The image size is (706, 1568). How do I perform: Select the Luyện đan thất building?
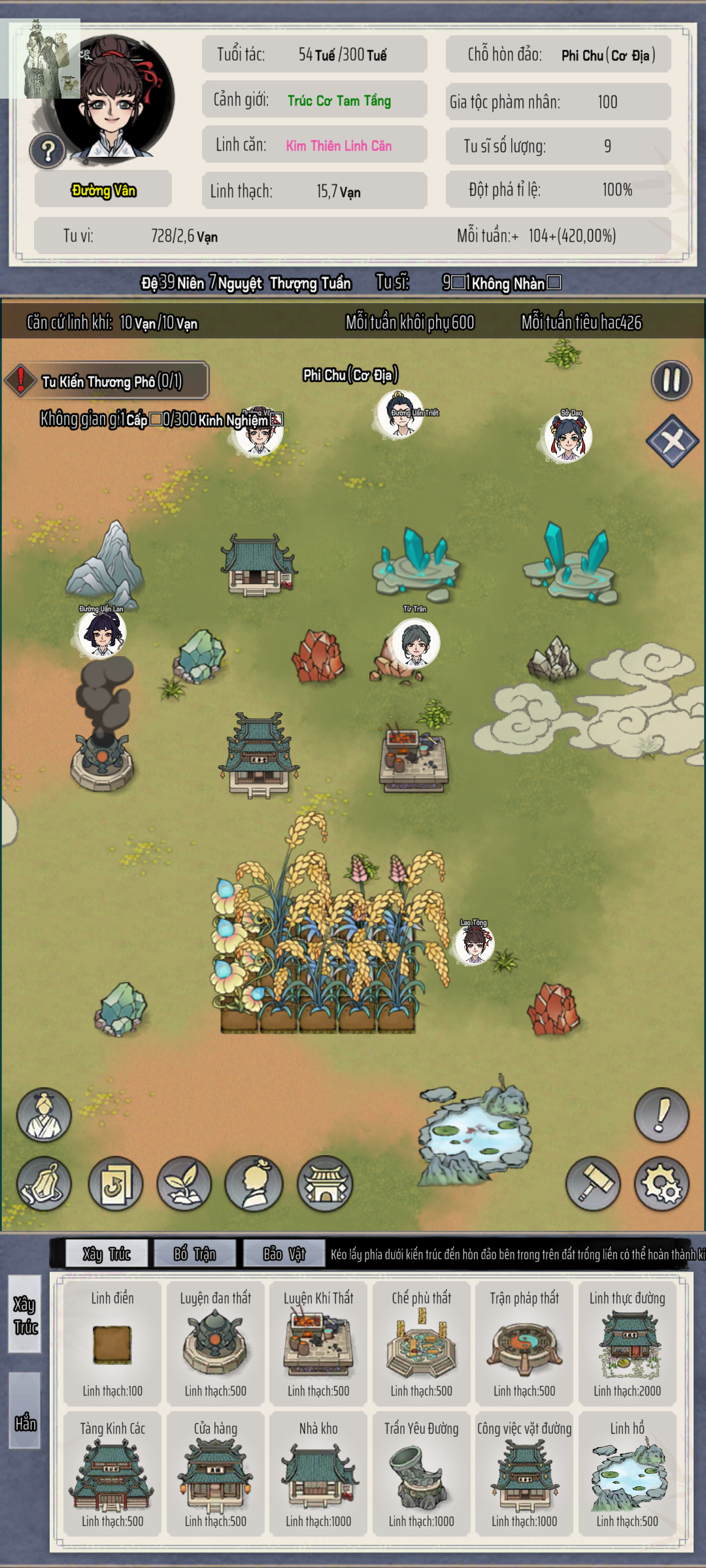216,1343
